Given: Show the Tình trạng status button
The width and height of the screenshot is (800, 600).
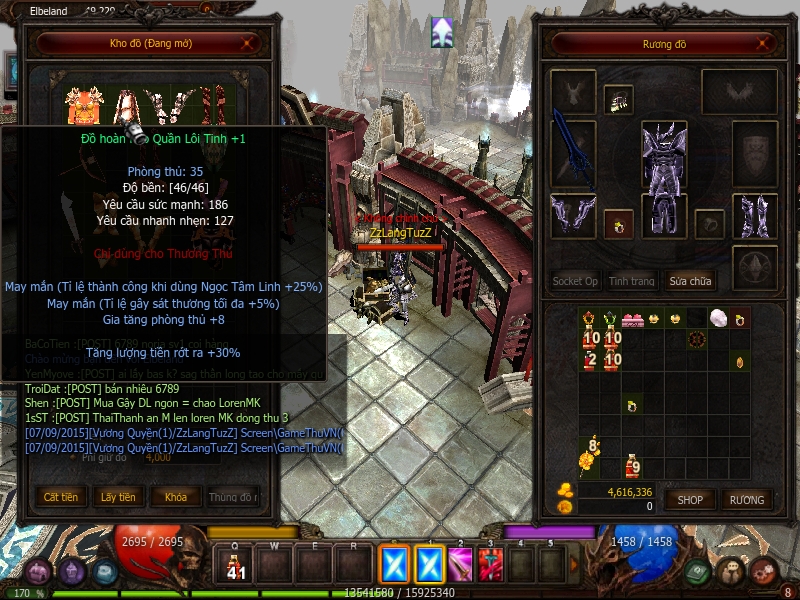Looking at the screenshot, I should pyautogui.click(x=632, y=281).
